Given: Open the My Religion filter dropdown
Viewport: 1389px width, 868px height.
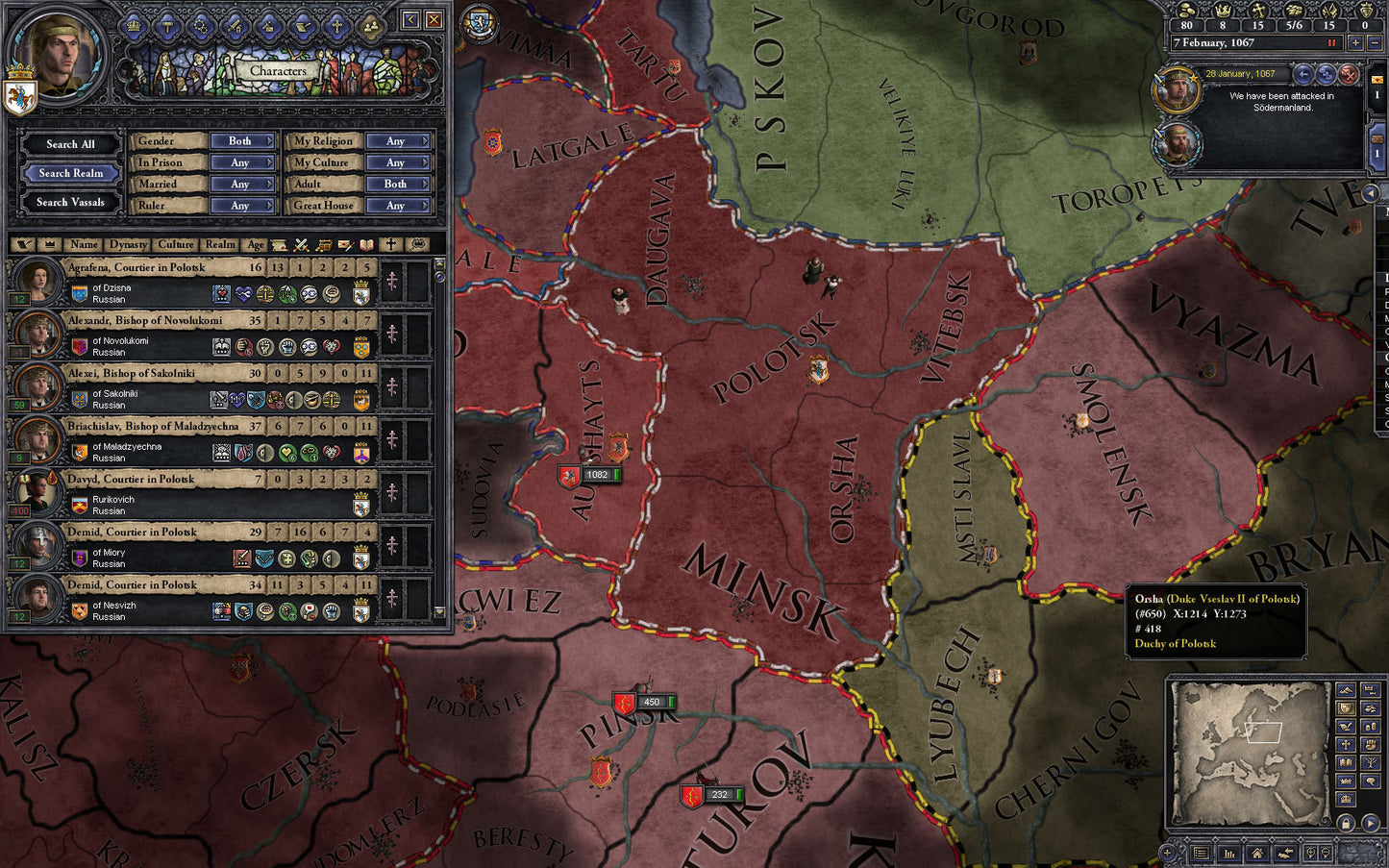Looking at the screenshot, I should [398, 140].
